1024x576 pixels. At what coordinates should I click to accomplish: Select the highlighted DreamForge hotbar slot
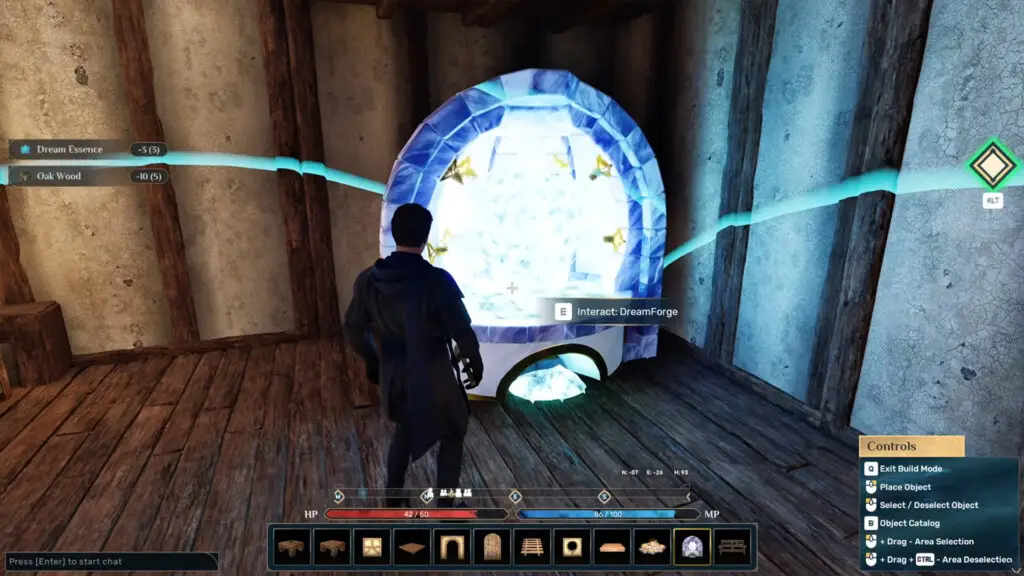[x=692, y=547]
